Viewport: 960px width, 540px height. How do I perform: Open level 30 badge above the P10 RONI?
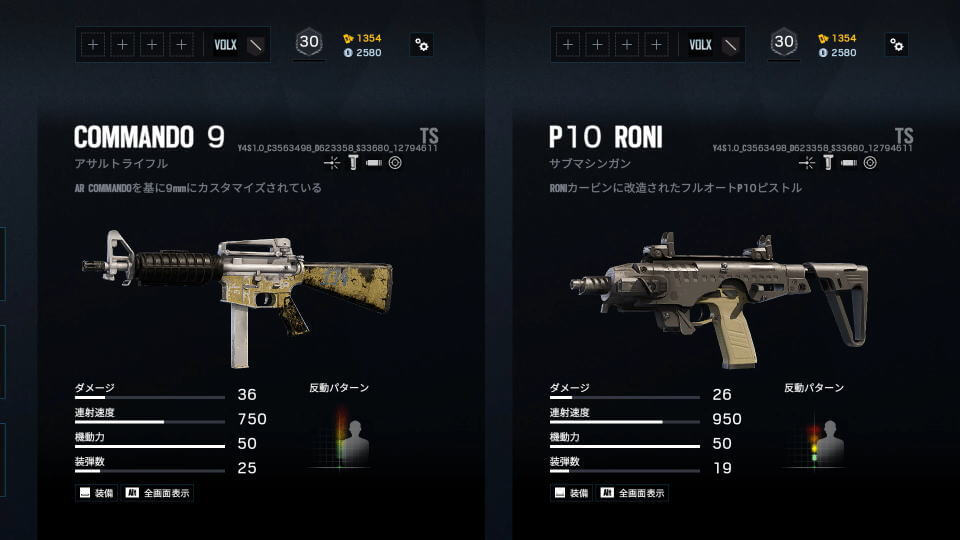tap(783, 43)
